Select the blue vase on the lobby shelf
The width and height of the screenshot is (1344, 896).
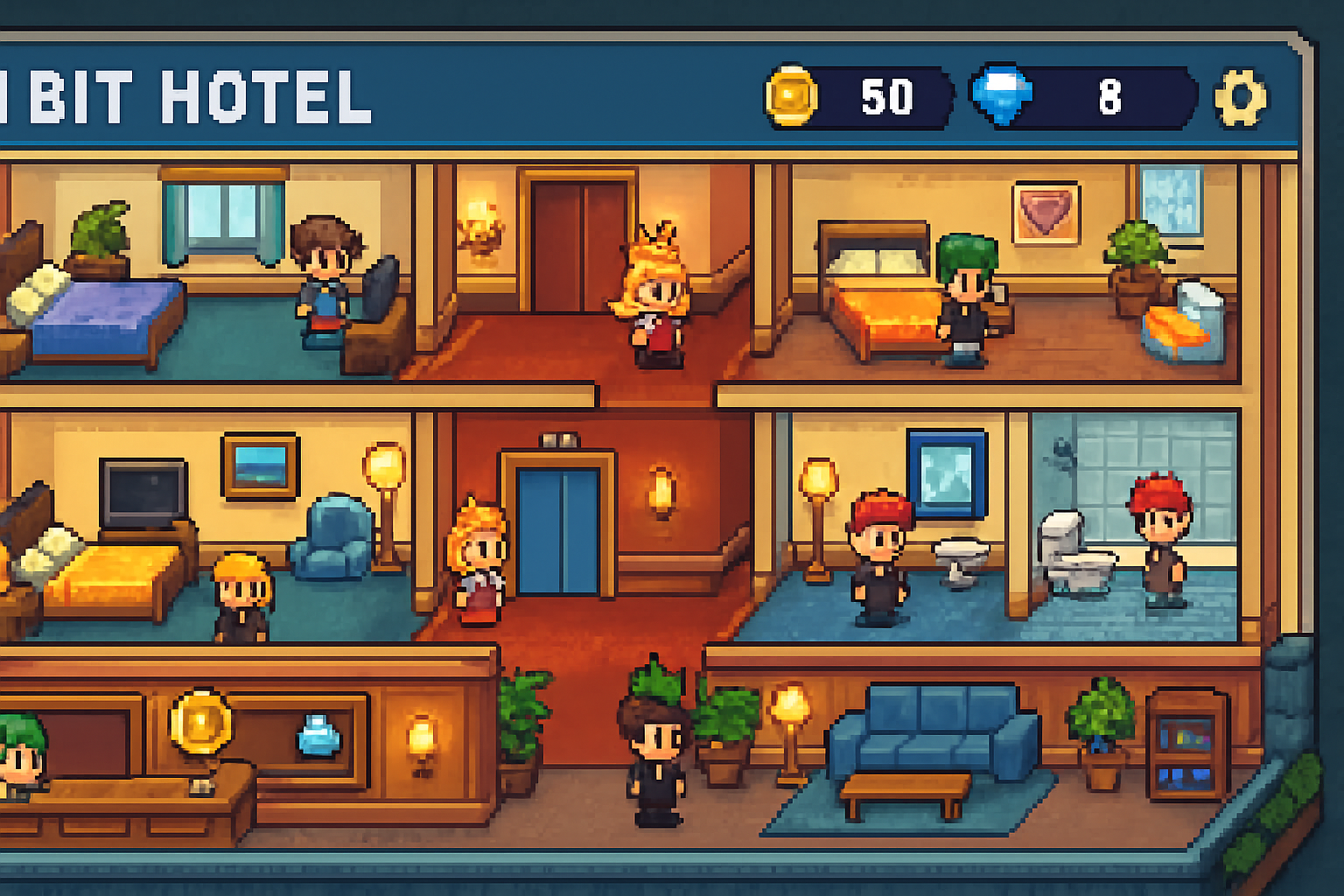(317, 737)
